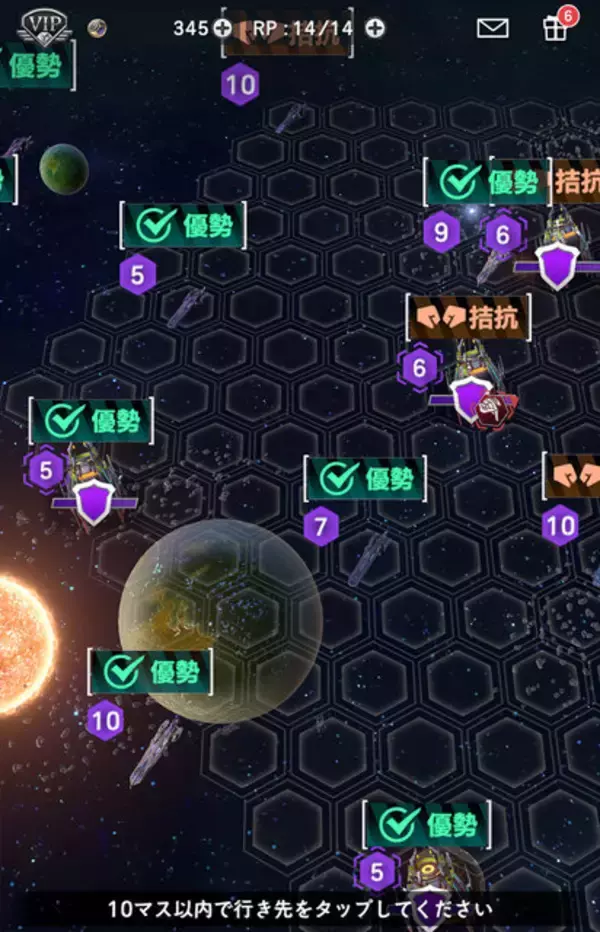Open the VIP badge menu

click(43, 26)
